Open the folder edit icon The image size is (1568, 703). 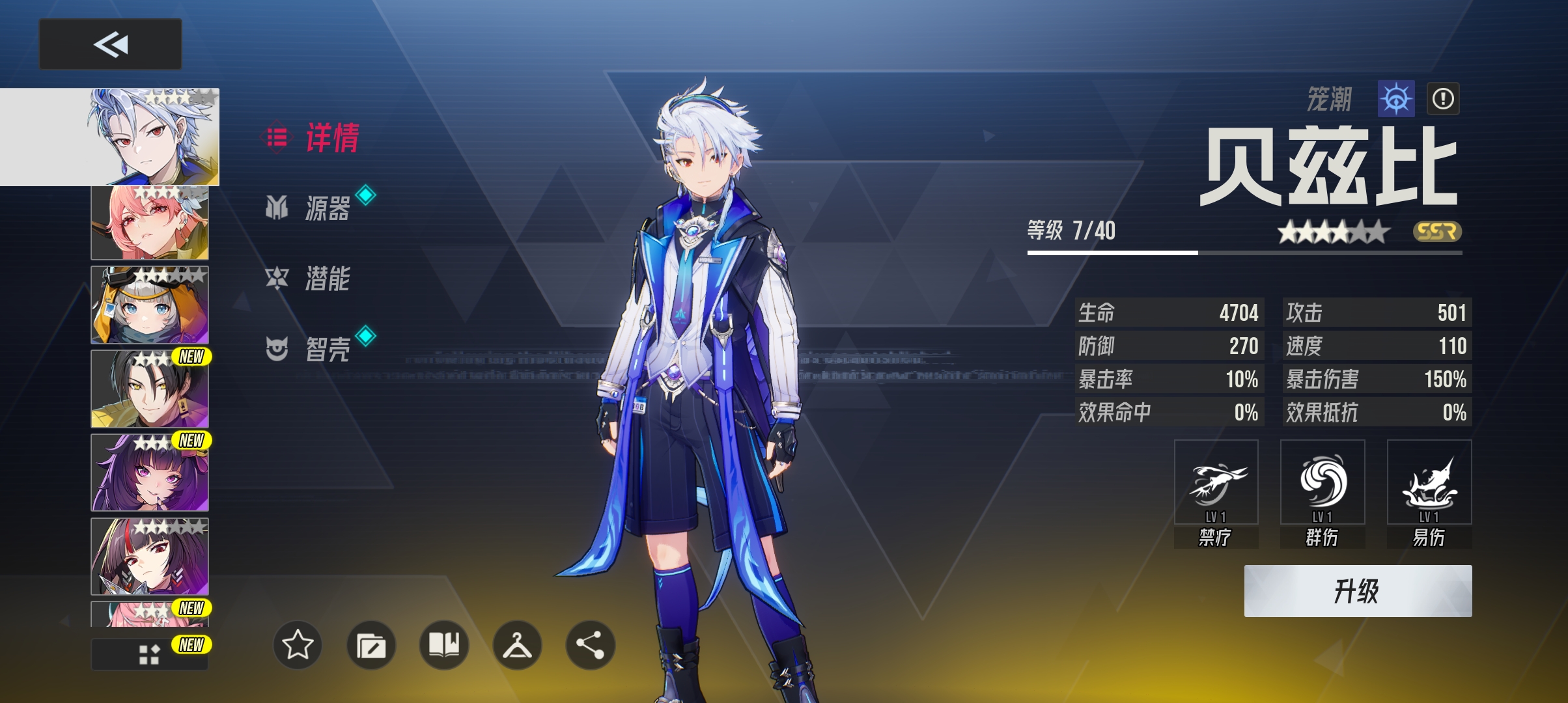coord(371,645)
